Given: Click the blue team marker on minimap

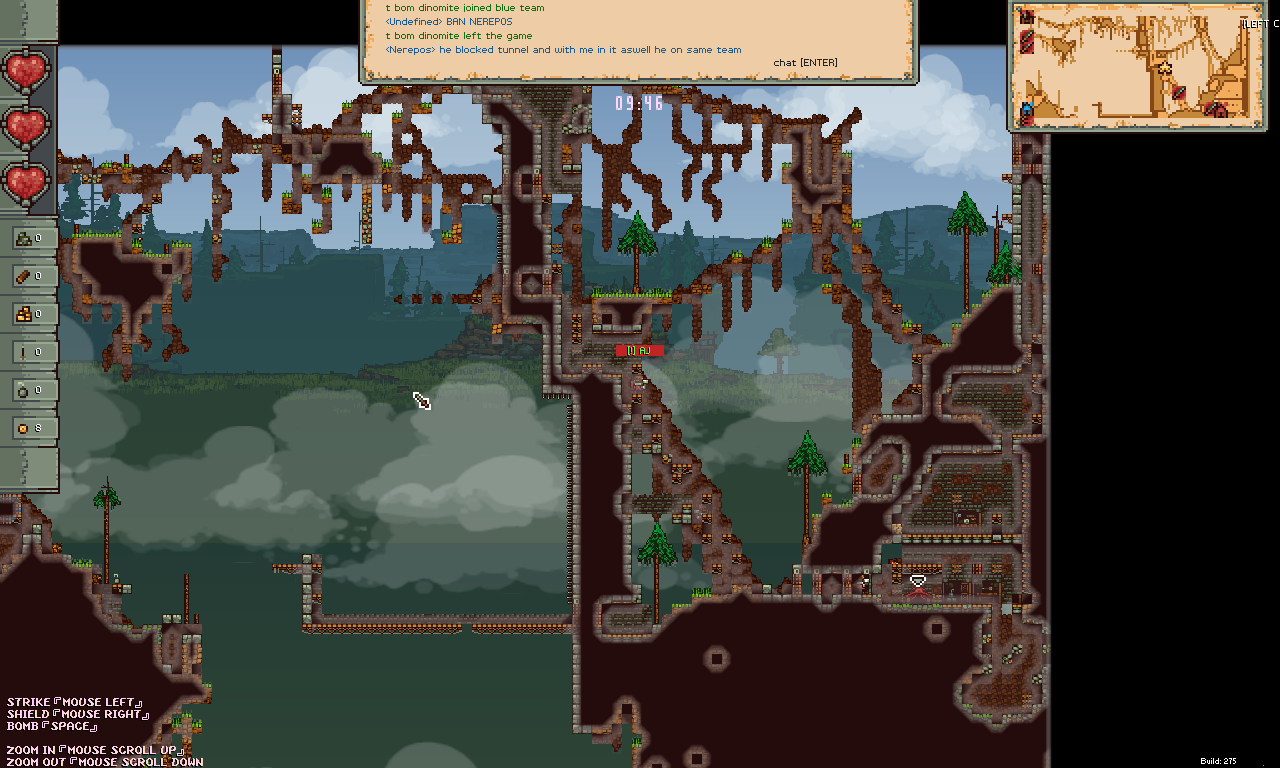Looking at the screenshot, I should coord(1026,108).
